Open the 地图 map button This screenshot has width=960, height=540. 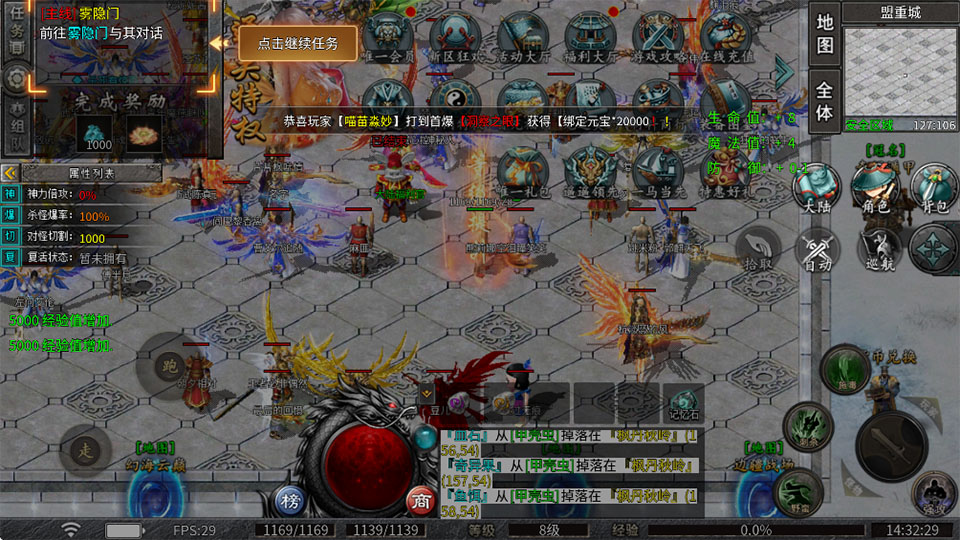point(824,33)
